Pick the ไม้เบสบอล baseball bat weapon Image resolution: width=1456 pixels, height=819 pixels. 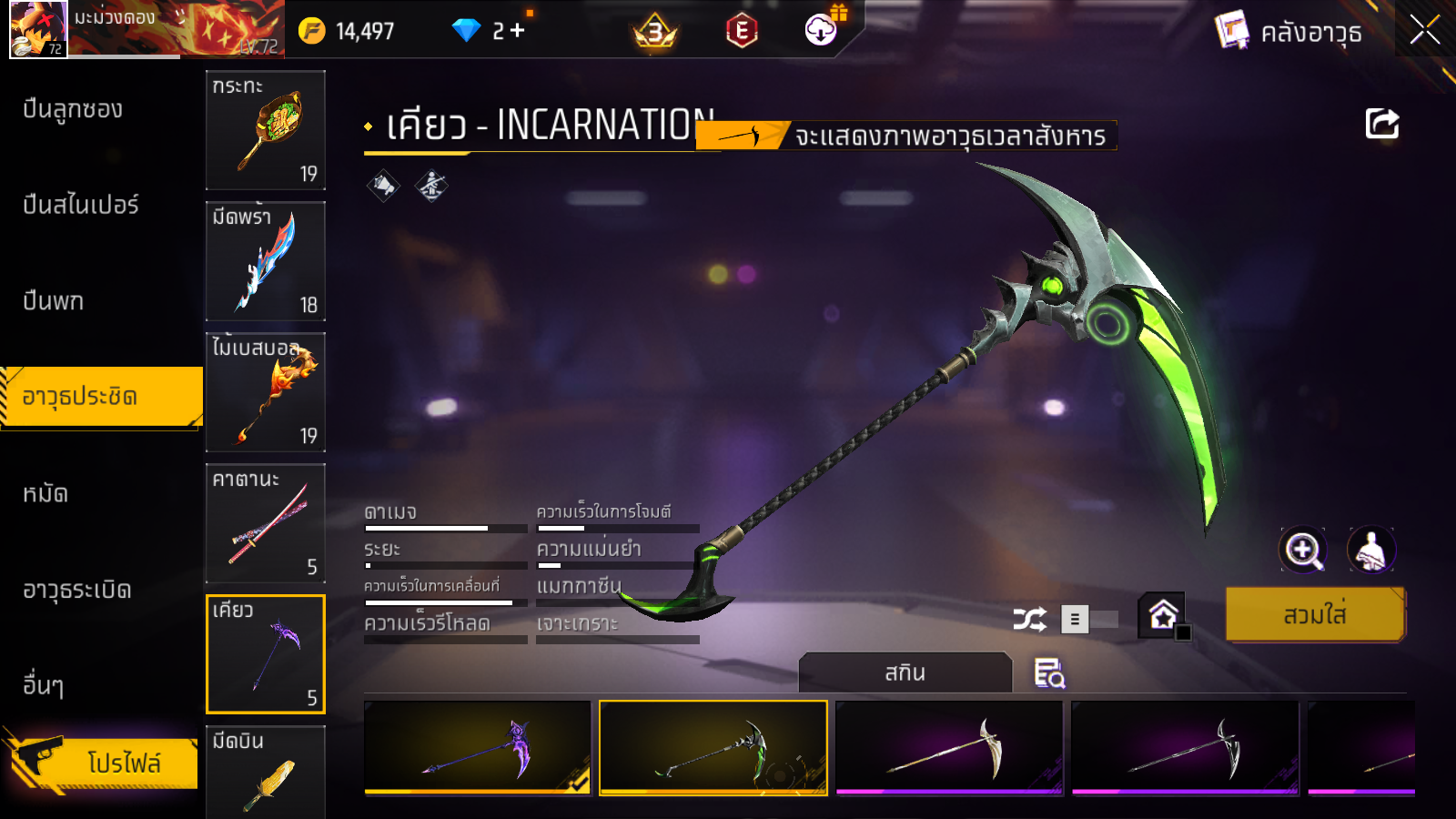[266, 392]
